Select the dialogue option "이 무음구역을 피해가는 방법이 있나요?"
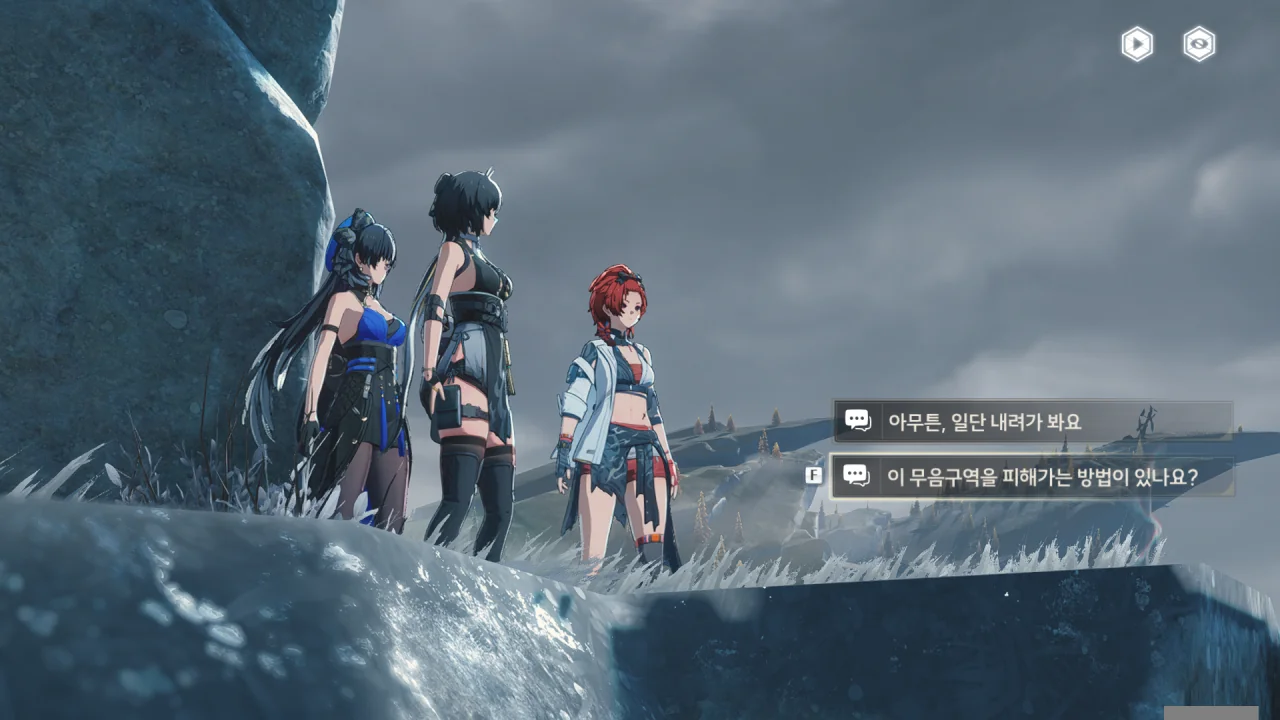 [x=1032, y=477]
